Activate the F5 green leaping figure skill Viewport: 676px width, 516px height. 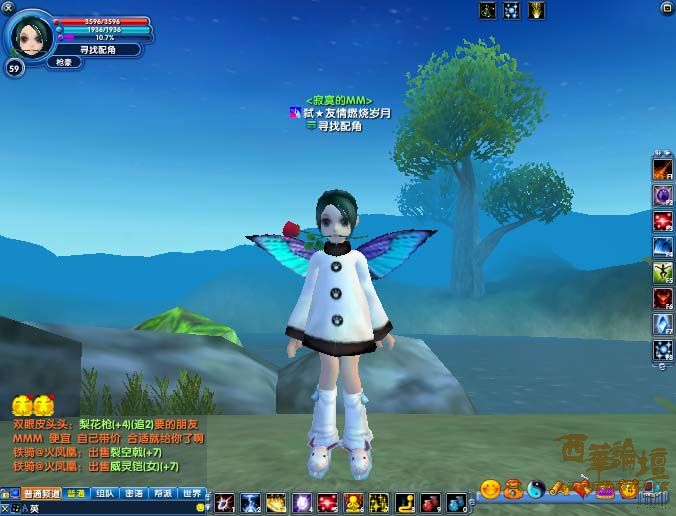tap(663, 272)
